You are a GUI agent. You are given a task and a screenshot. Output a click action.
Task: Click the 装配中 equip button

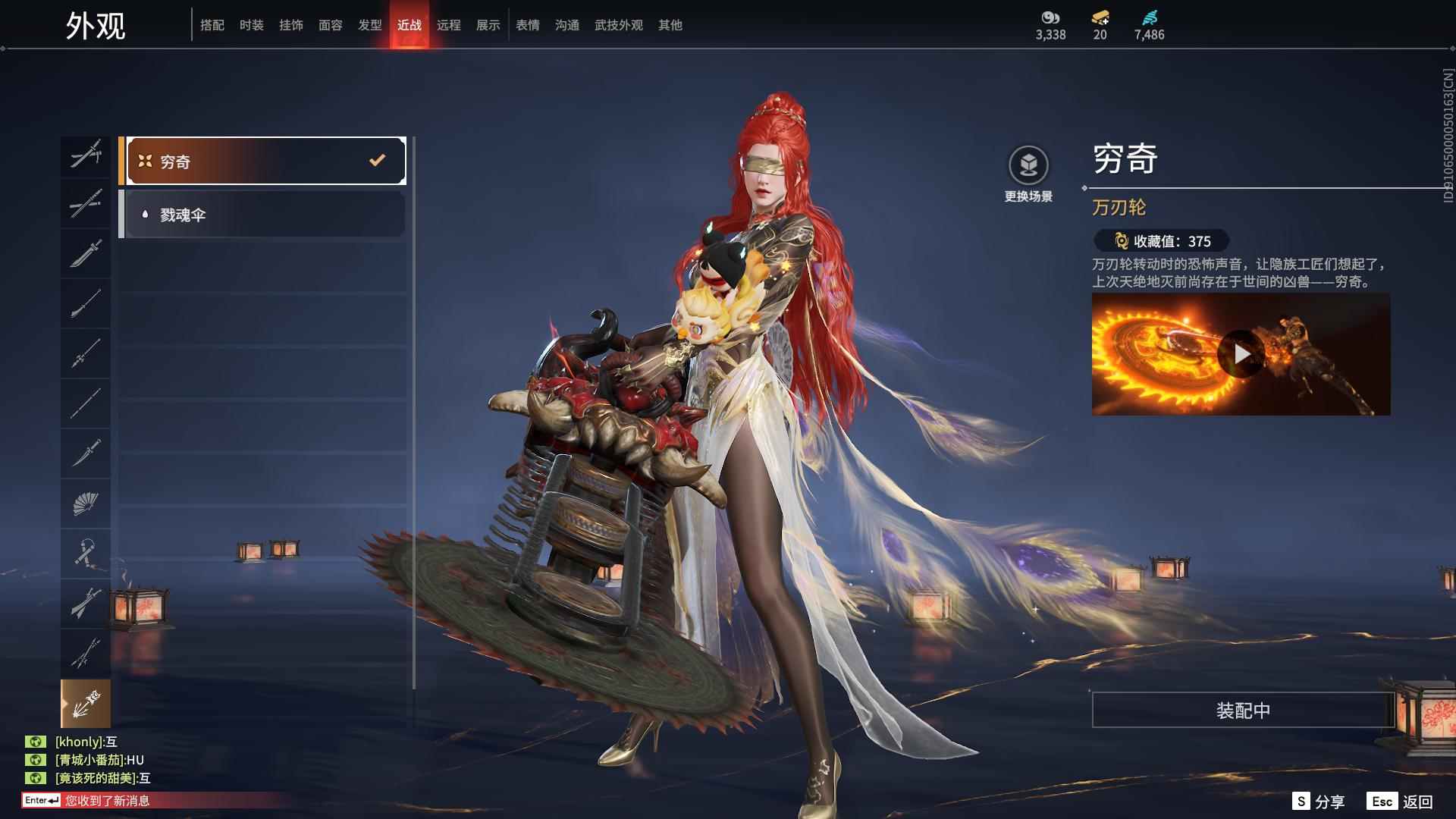1243,710
